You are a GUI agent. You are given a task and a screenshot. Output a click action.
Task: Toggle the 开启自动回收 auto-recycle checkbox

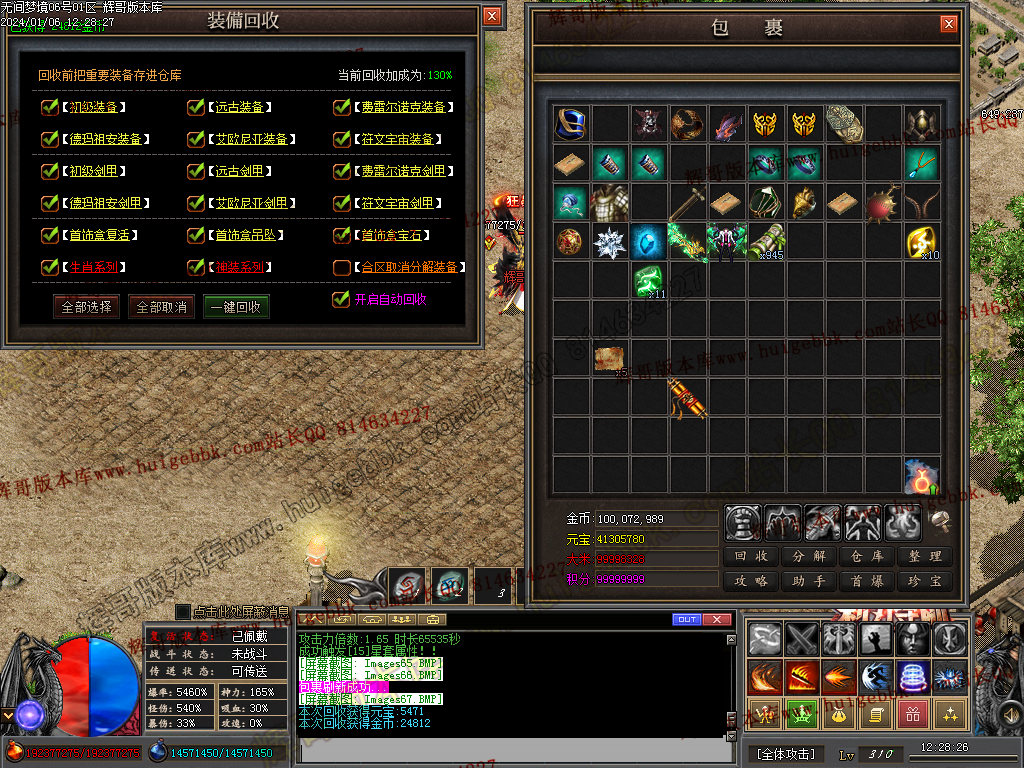click(341, 299)
